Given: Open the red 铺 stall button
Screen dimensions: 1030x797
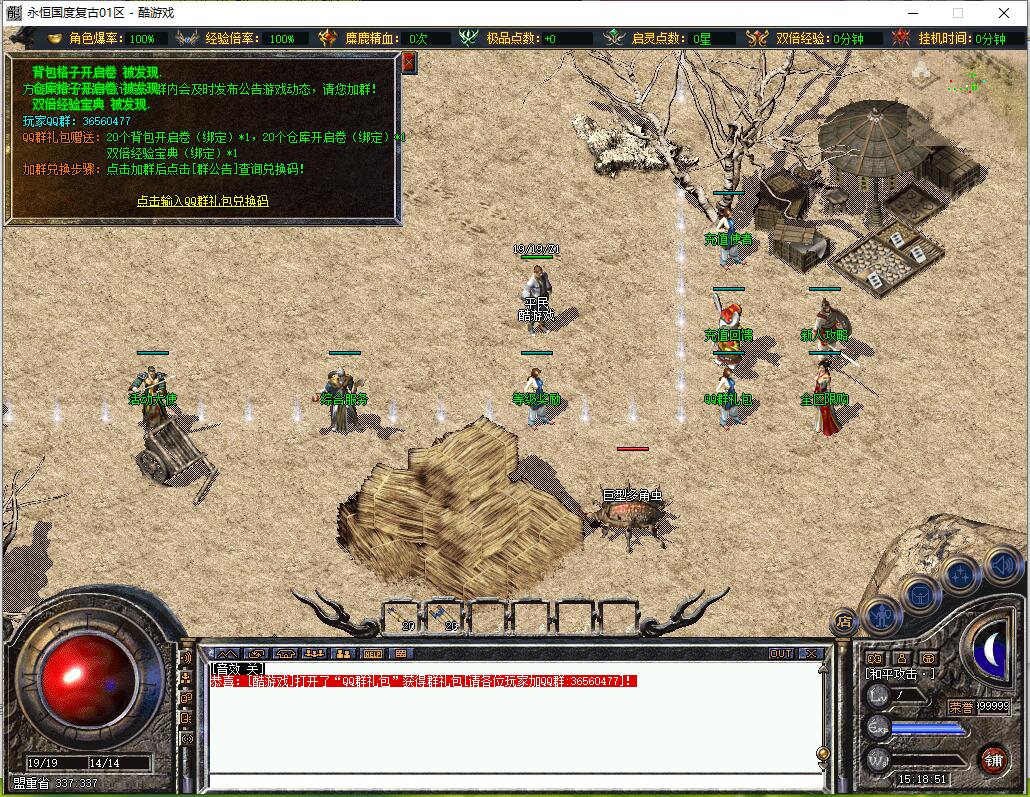Looking at the screenshot, I should click(992, 758).
